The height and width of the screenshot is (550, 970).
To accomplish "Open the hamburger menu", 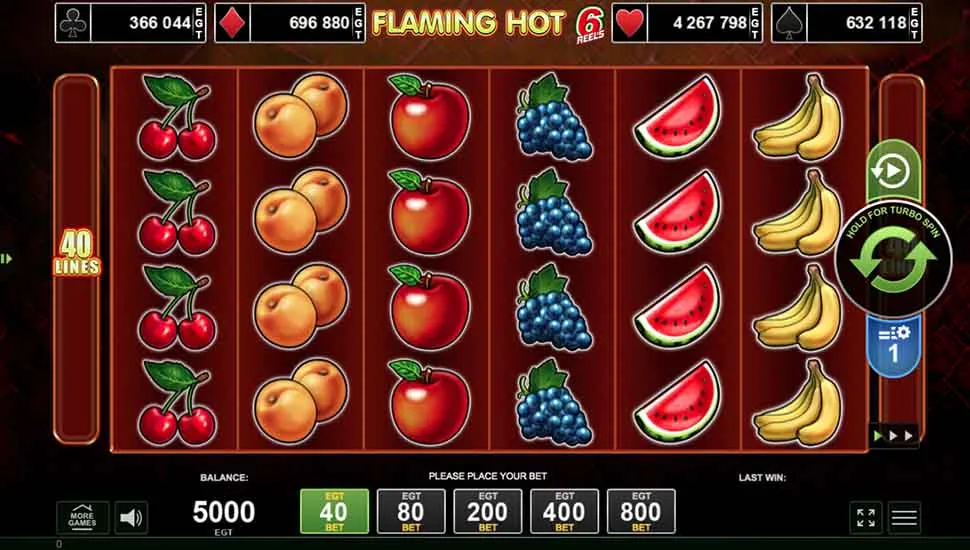I will (x=904, y=517).
